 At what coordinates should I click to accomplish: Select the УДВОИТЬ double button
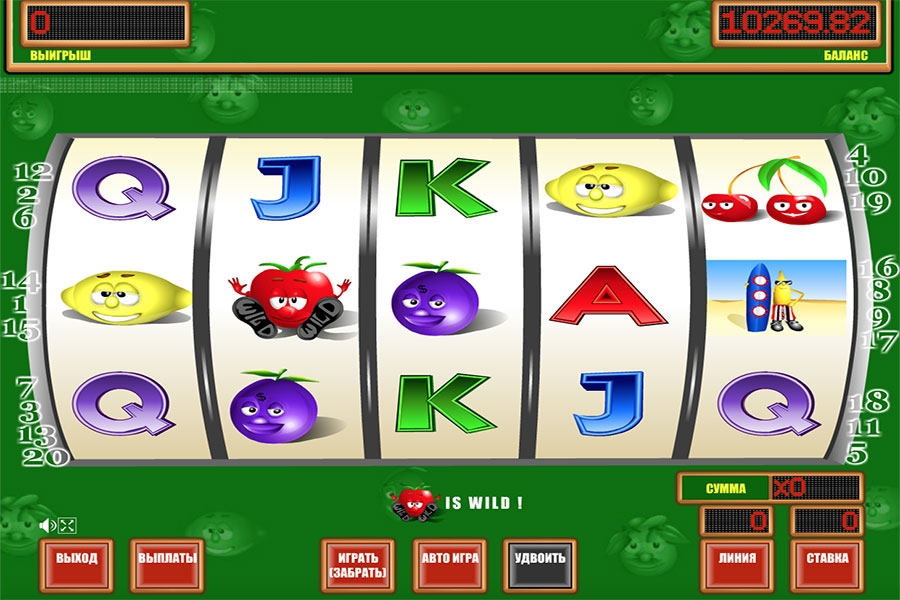click(540, 559)
